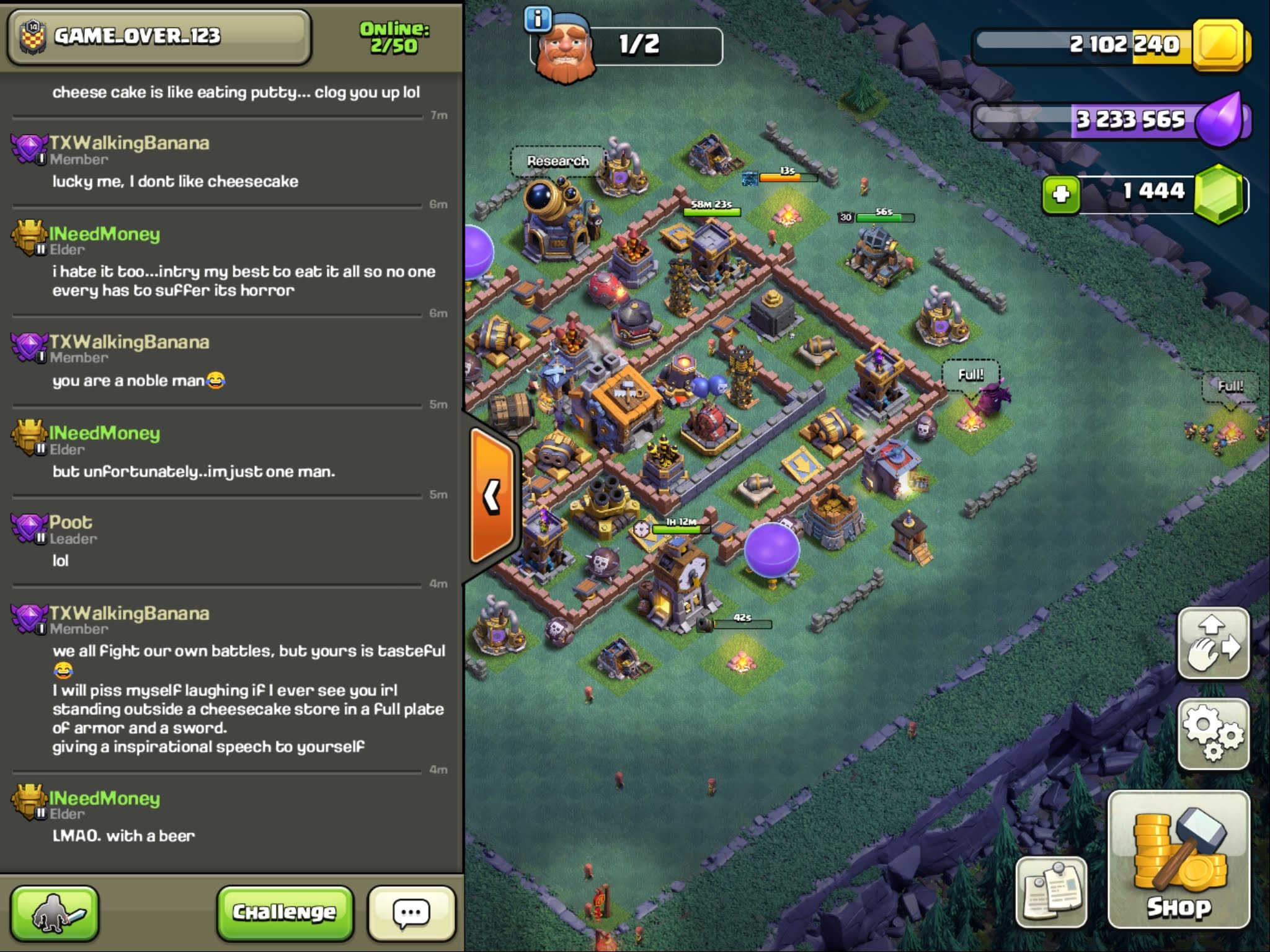Activate the layout edit hand button
Viewport: 1270px width, 952px height.
click(x=1213, y=643)
